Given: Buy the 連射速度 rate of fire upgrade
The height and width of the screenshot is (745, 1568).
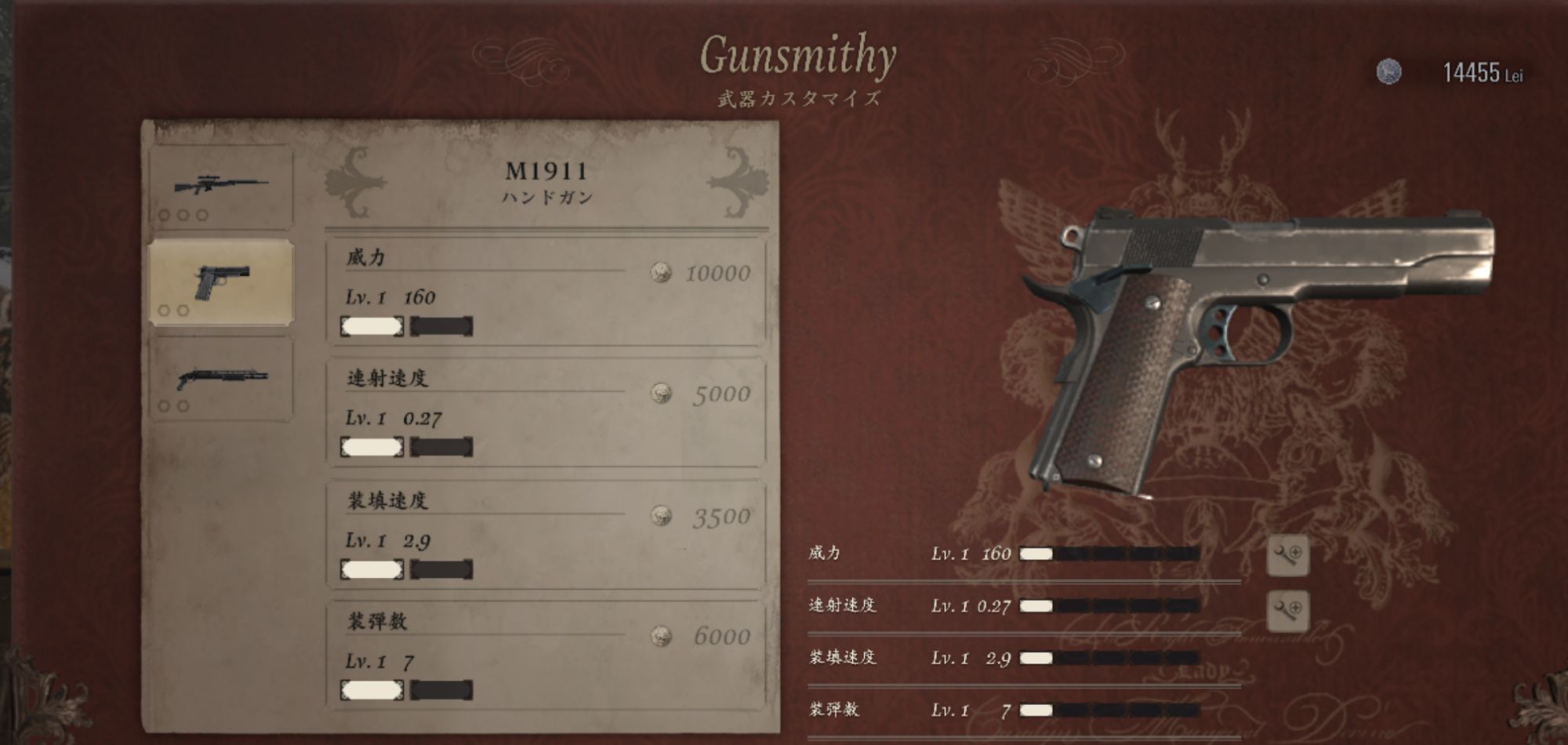Looking at the screenshot, I should pyautogui.click(x=546, y=412).
